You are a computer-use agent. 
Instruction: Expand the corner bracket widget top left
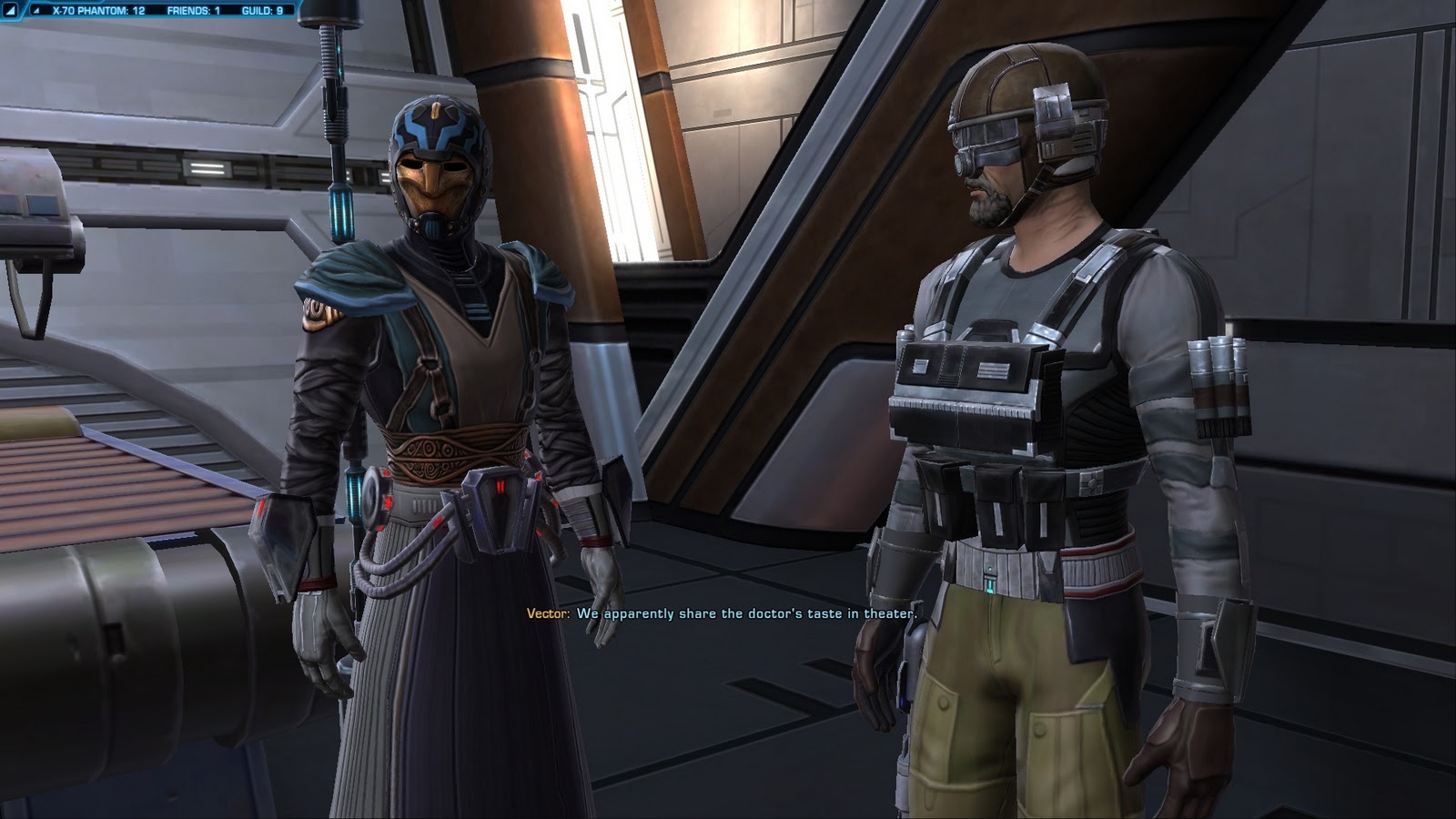9,10
